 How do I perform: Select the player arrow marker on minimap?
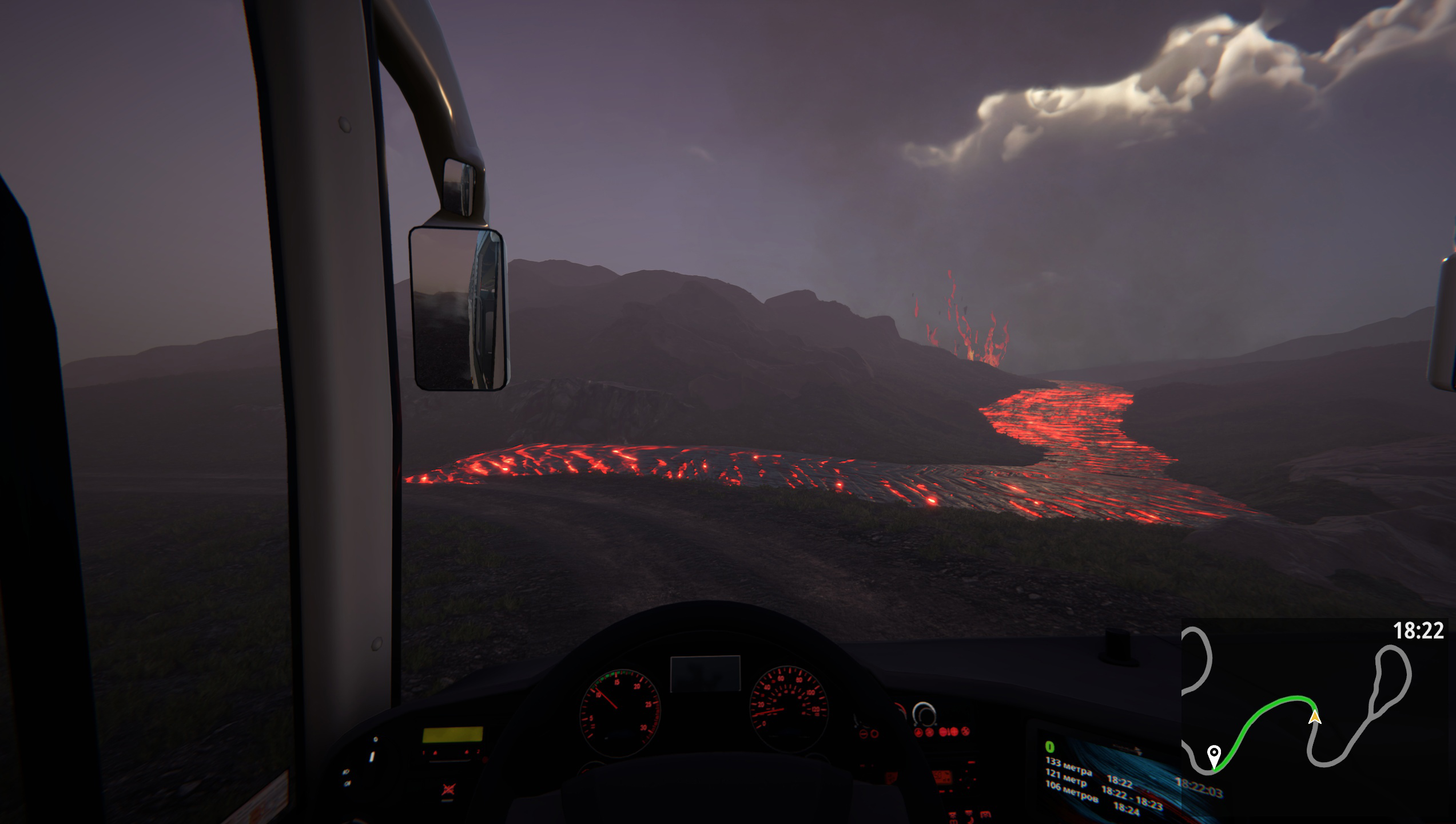click(1315, 717)
